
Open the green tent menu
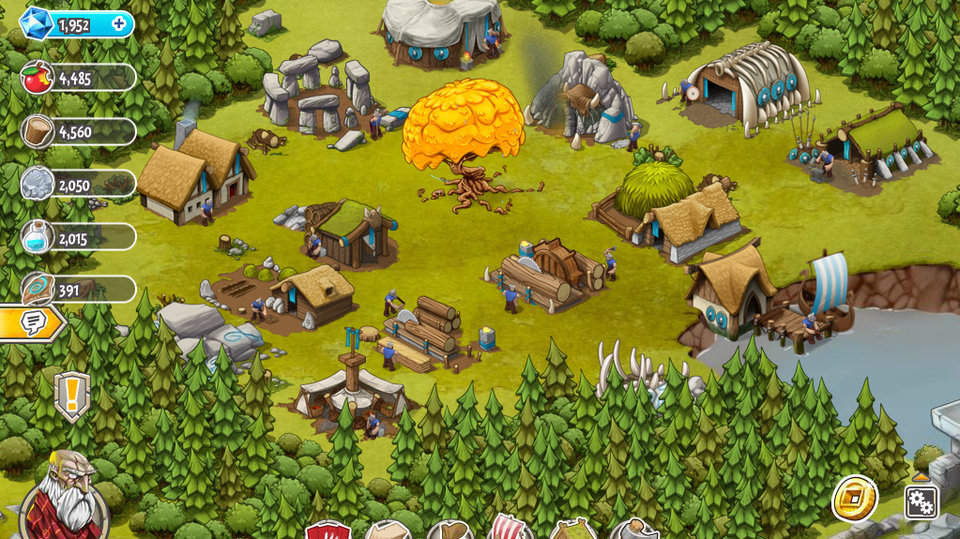point(572,530)
